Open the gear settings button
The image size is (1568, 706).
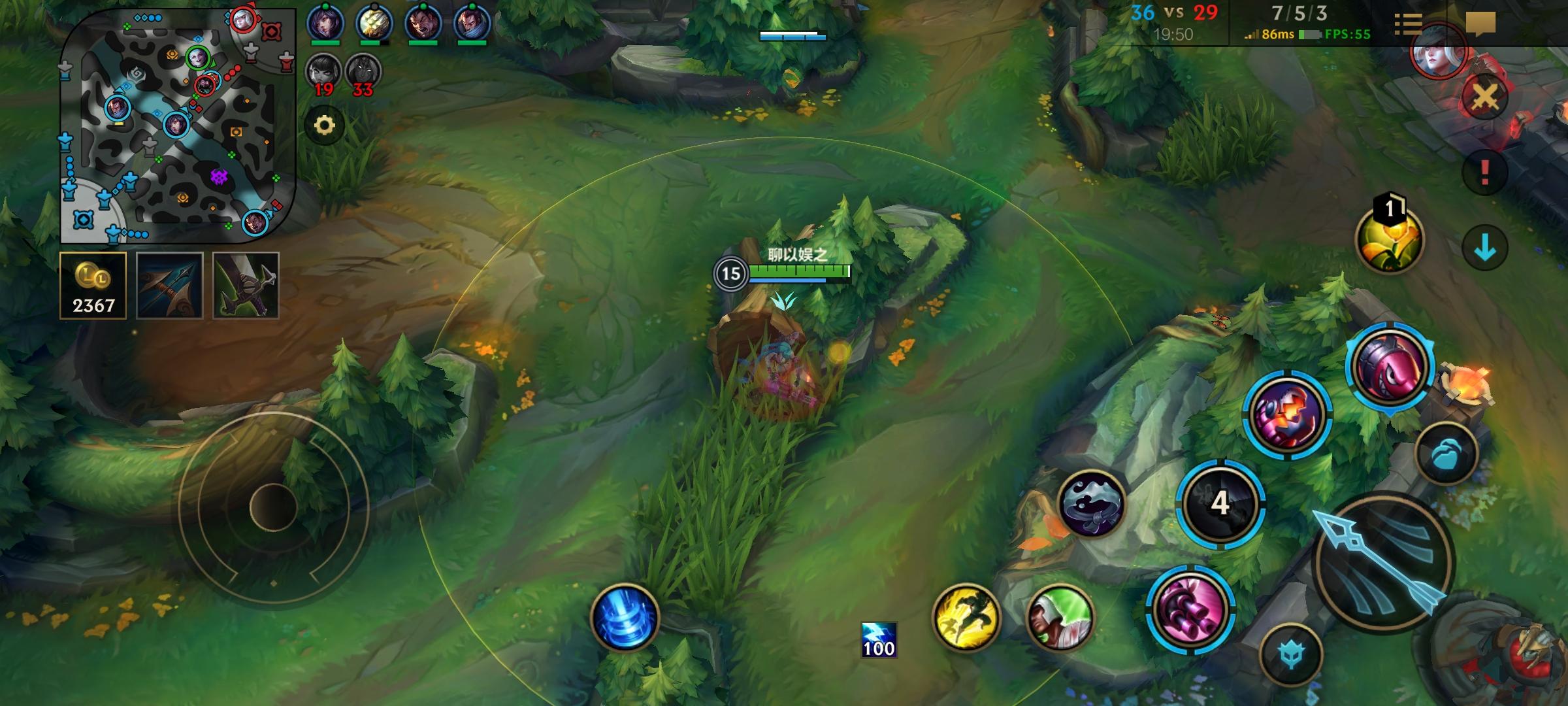pyautogui.click(x=325, y=125)
